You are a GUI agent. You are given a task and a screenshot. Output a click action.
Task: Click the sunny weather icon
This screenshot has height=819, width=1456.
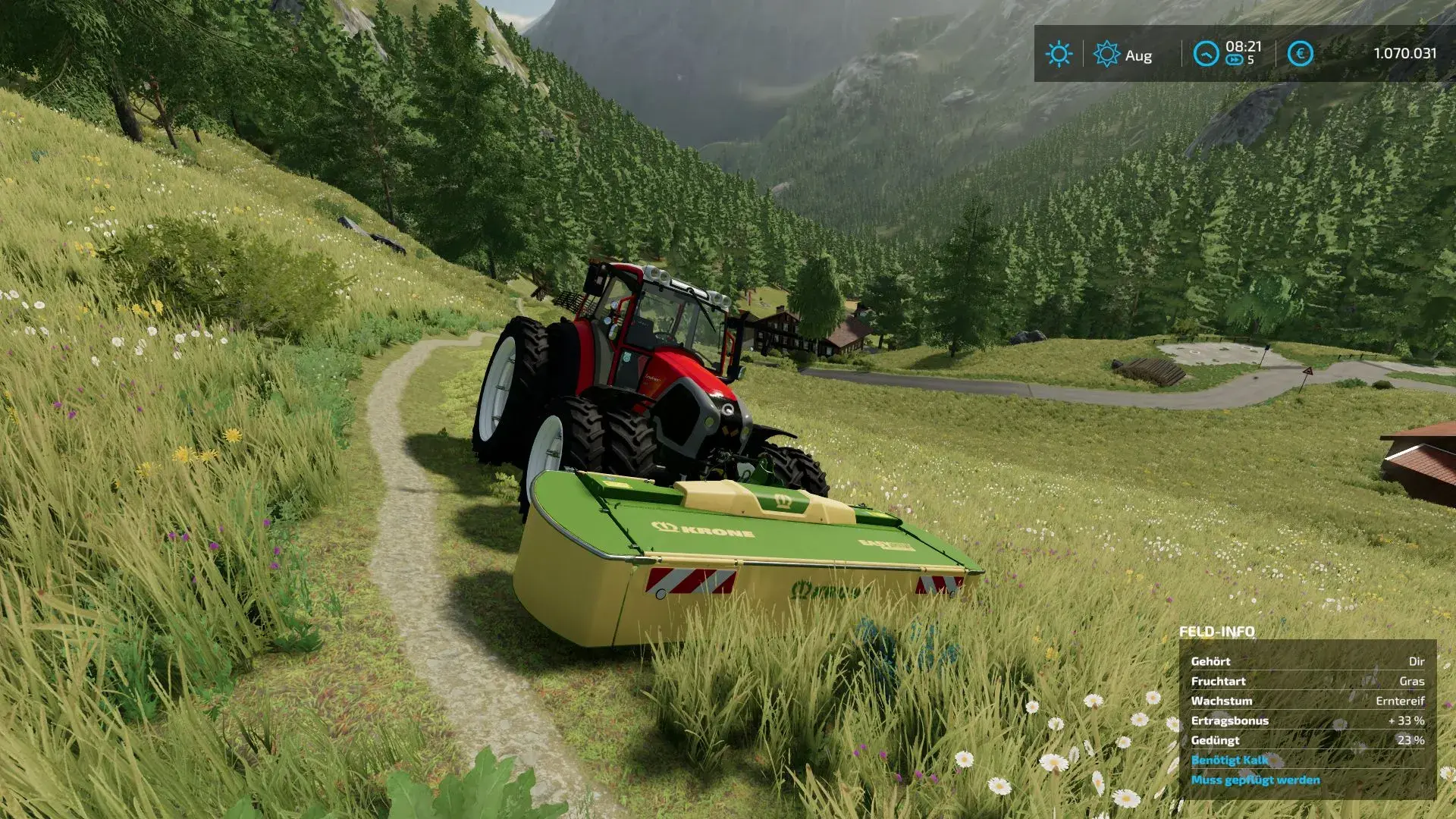(1059, 54)
